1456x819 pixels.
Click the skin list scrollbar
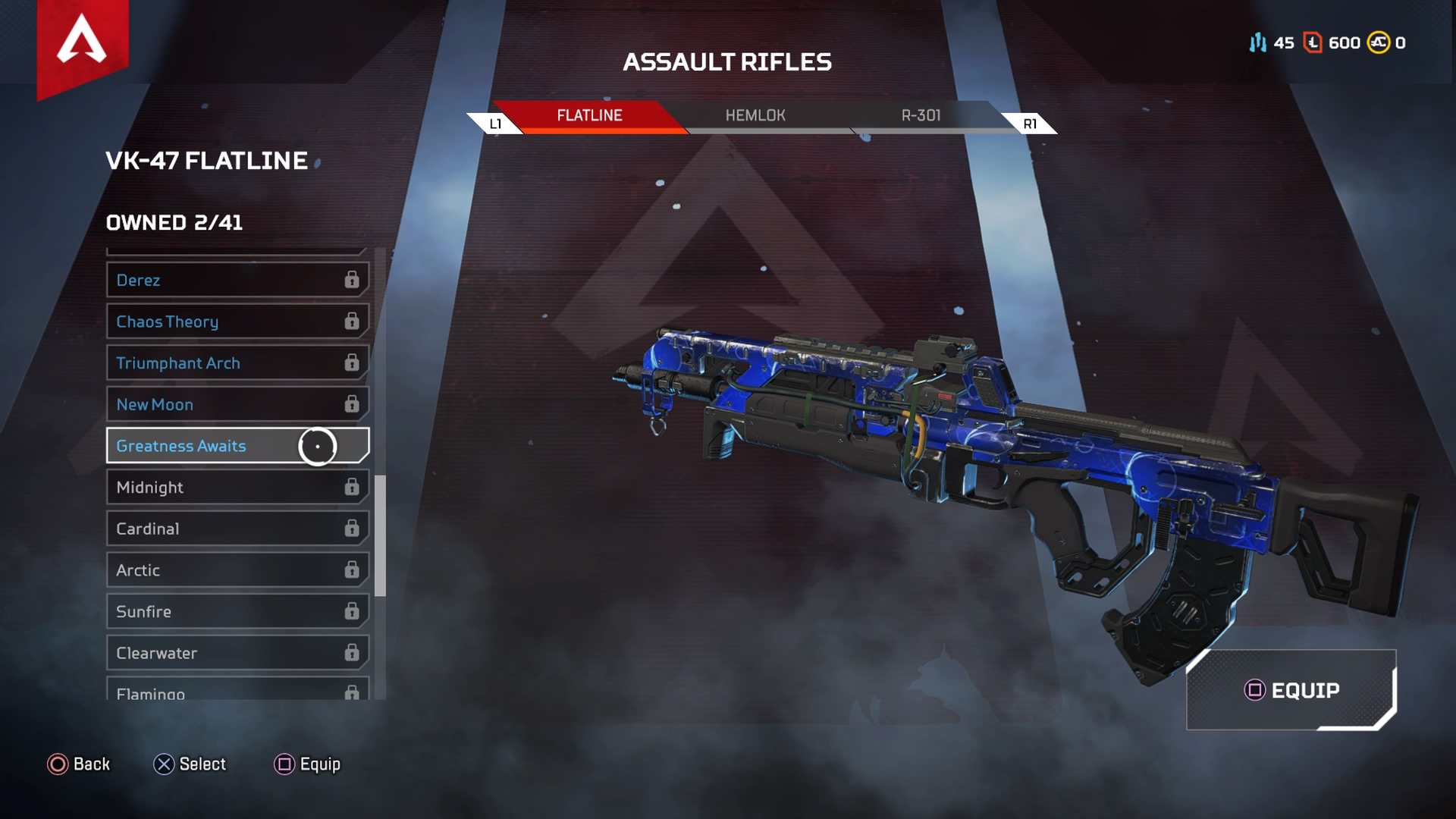[x=380, y=535]
